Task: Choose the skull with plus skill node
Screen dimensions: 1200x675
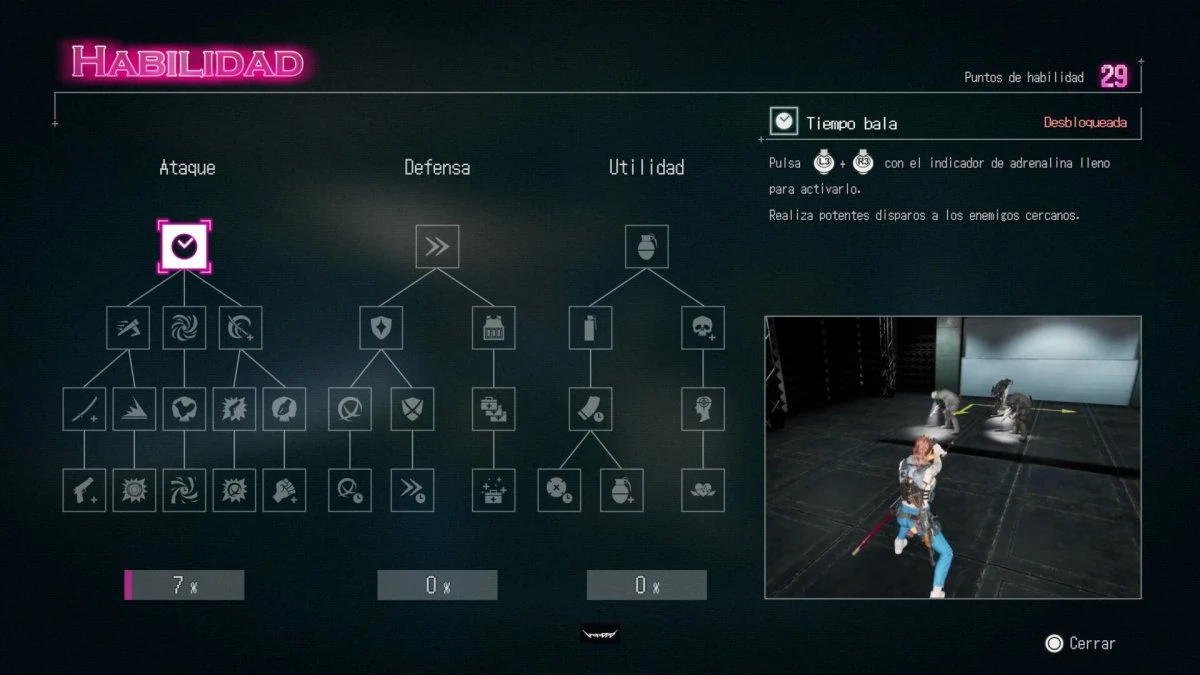Action: [x=702, y=327]
